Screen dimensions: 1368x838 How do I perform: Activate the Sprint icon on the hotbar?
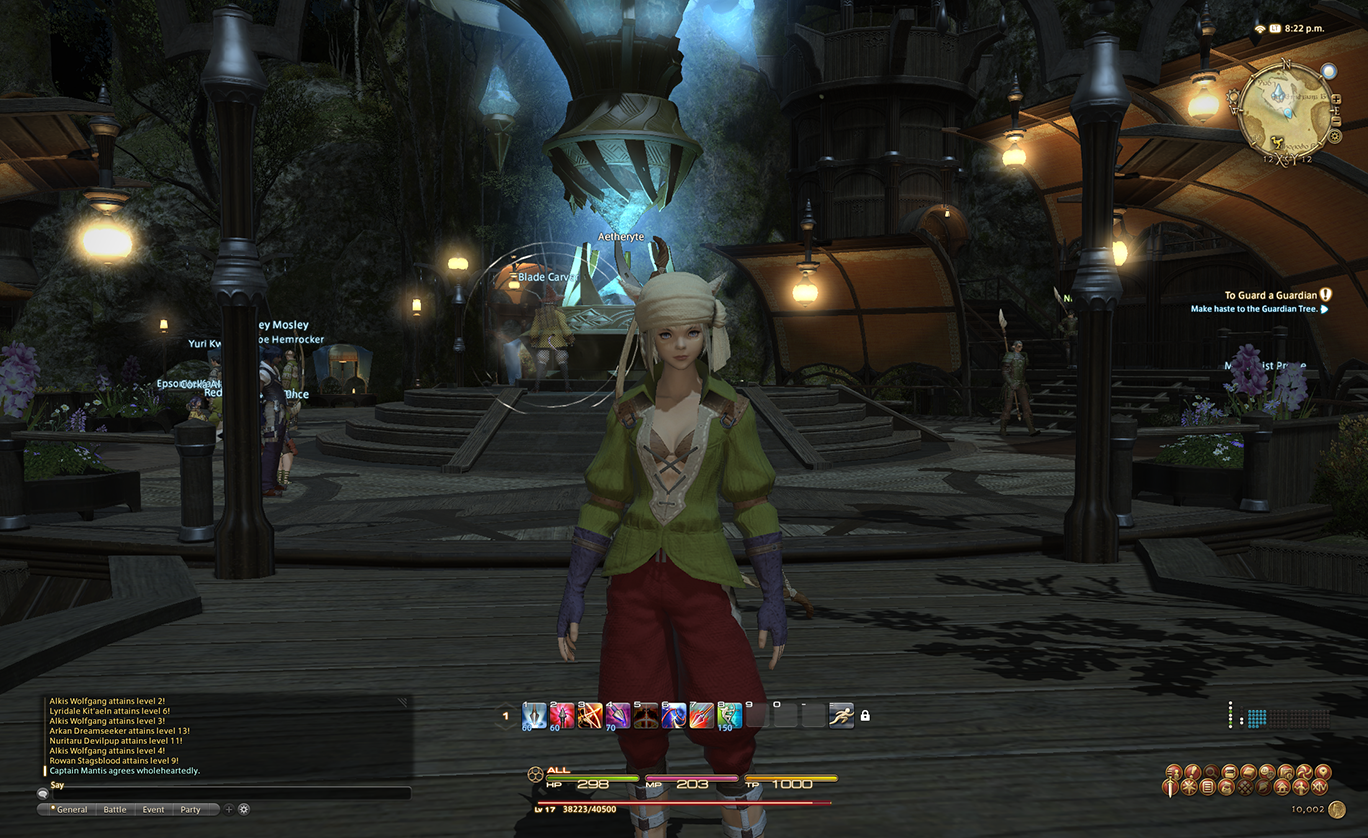844,717
